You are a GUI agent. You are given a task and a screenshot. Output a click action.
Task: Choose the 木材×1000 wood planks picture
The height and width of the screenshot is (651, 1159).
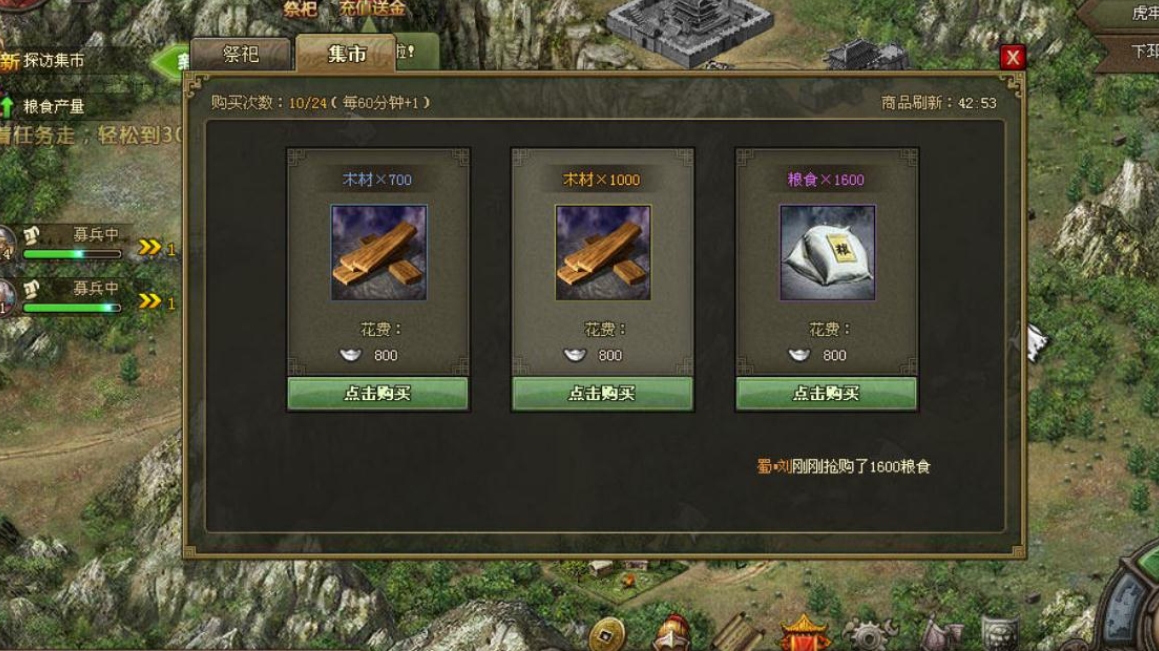tap(603, 253)
